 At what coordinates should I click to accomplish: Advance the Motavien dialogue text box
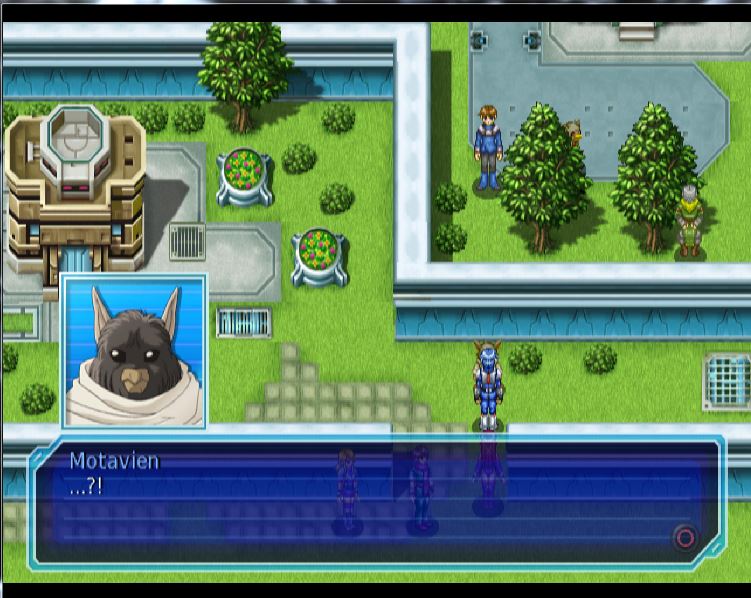685,538
